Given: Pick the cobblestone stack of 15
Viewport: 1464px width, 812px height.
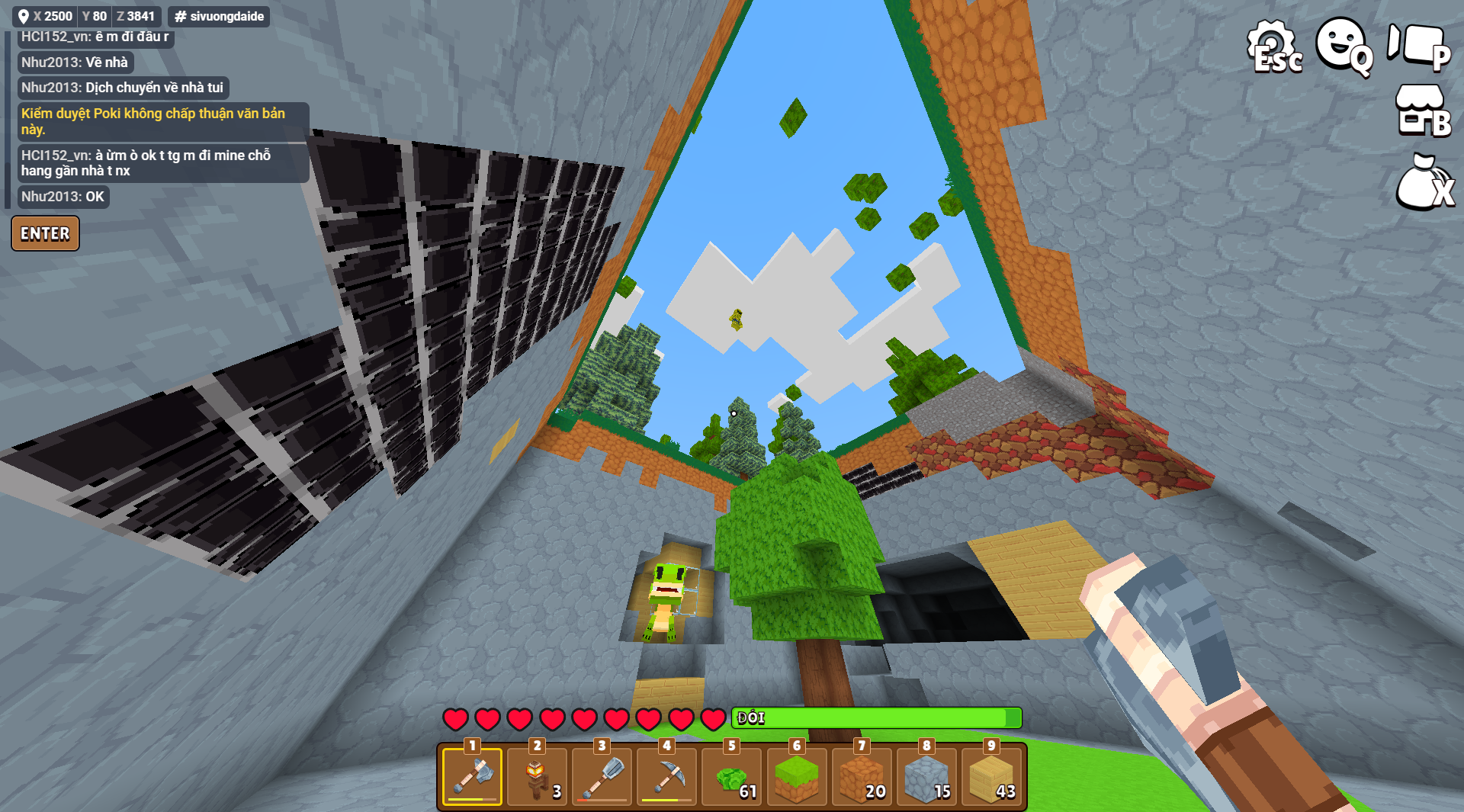Looking at the screenshot, I should click(926, 776).
